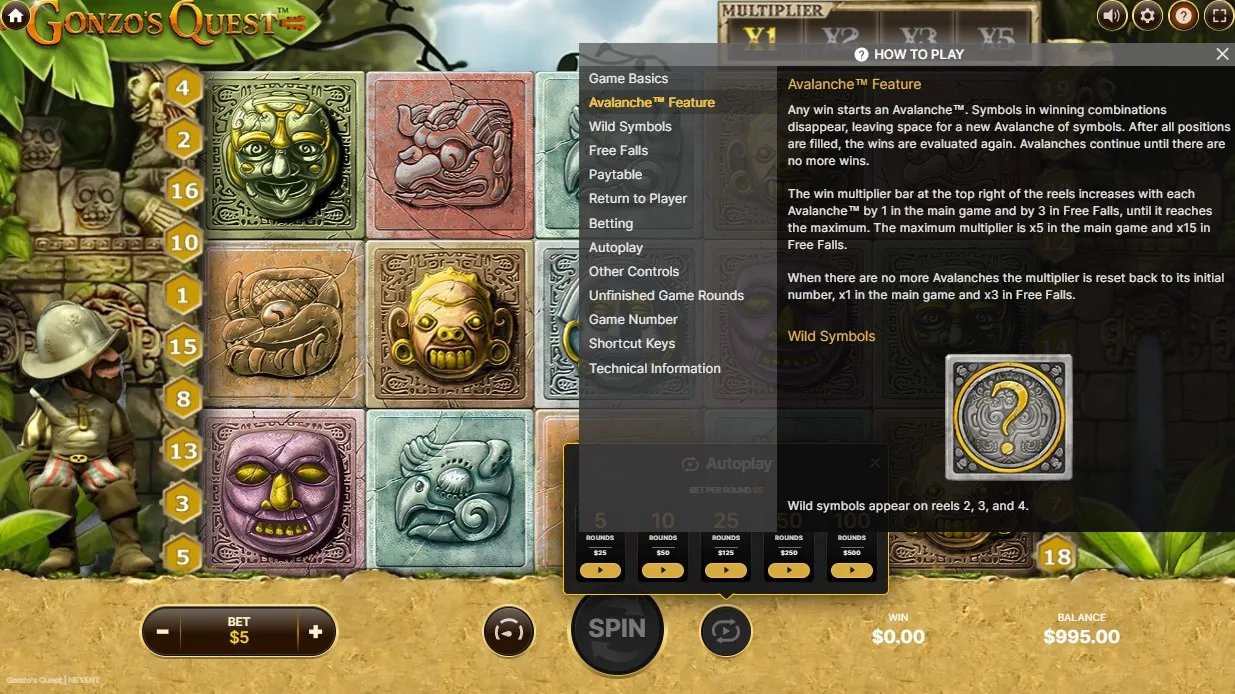
Task: Show the Free Falls help section
Action: coord(618,150)
